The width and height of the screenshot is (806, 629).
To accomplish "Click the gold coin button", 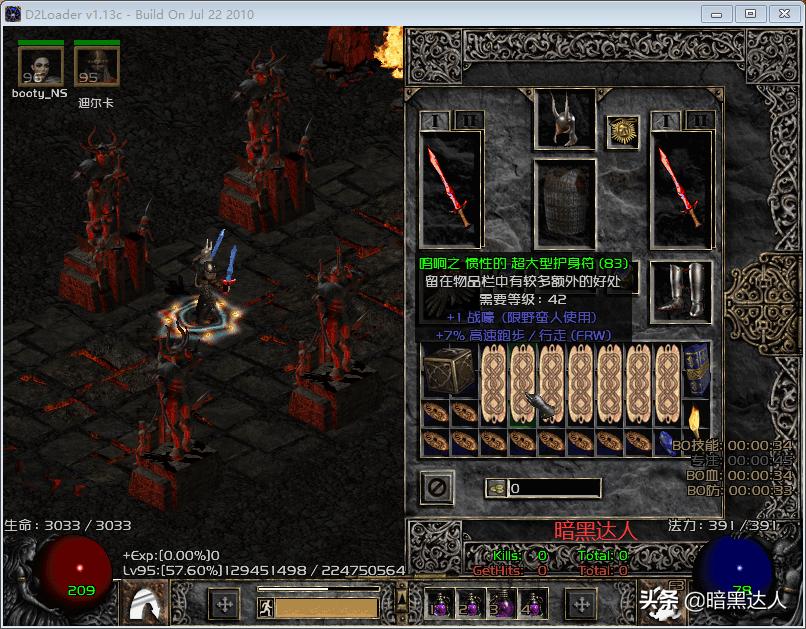I will click(495, 488).
